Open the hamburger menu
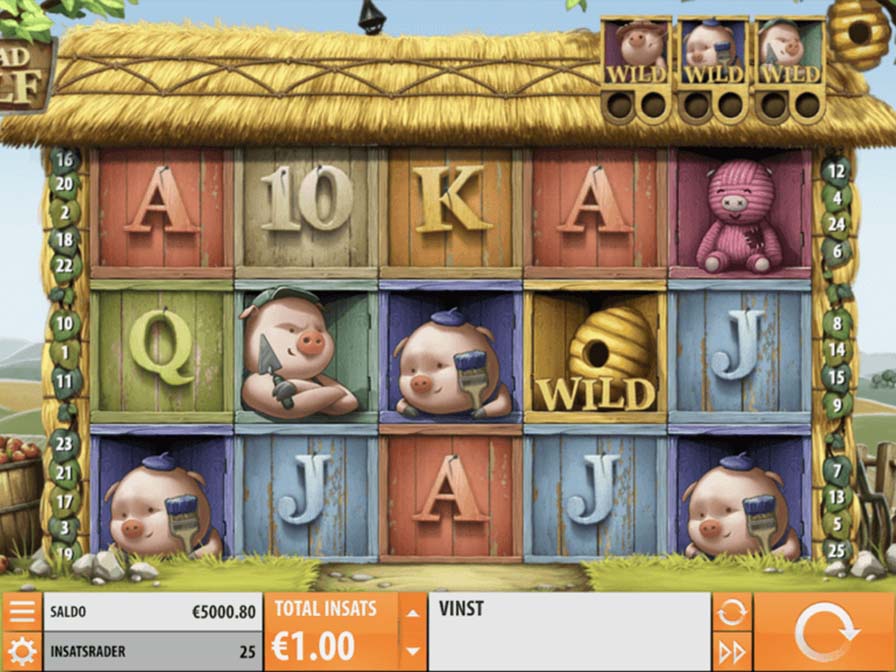The width and height of the screenshot is (896, 672). coord(21,611)
